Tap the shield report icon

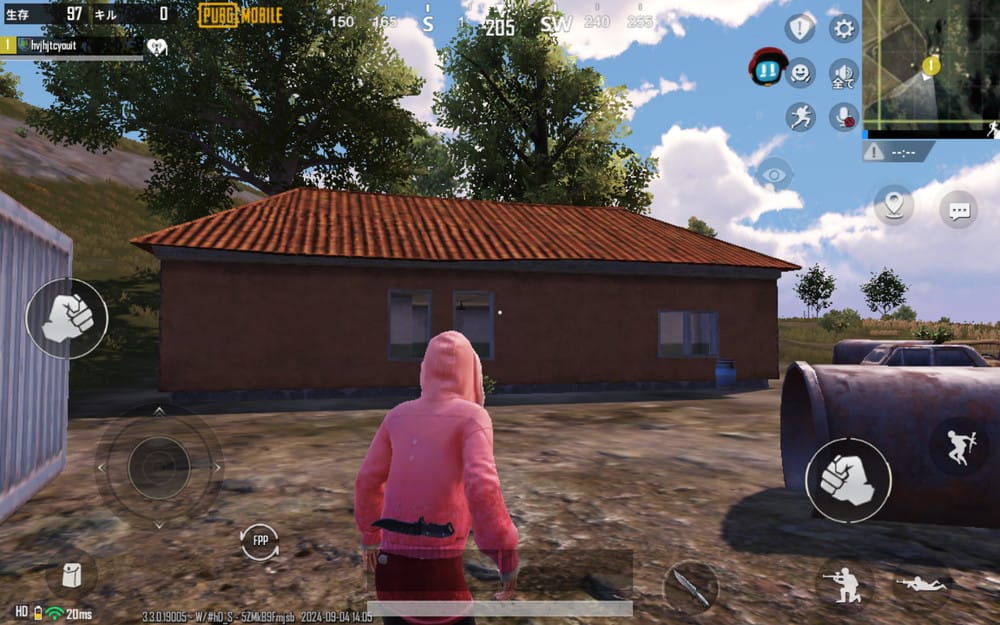tap(800, 28)
